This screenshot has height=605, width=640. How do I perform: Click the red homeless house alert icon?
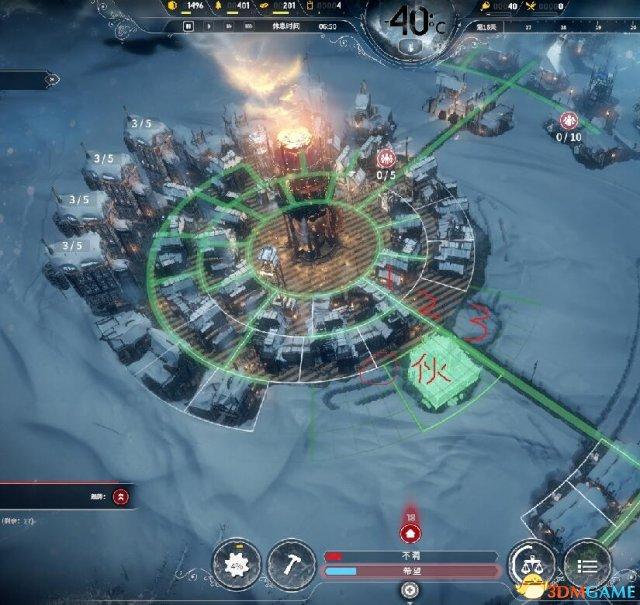[409, 535]
